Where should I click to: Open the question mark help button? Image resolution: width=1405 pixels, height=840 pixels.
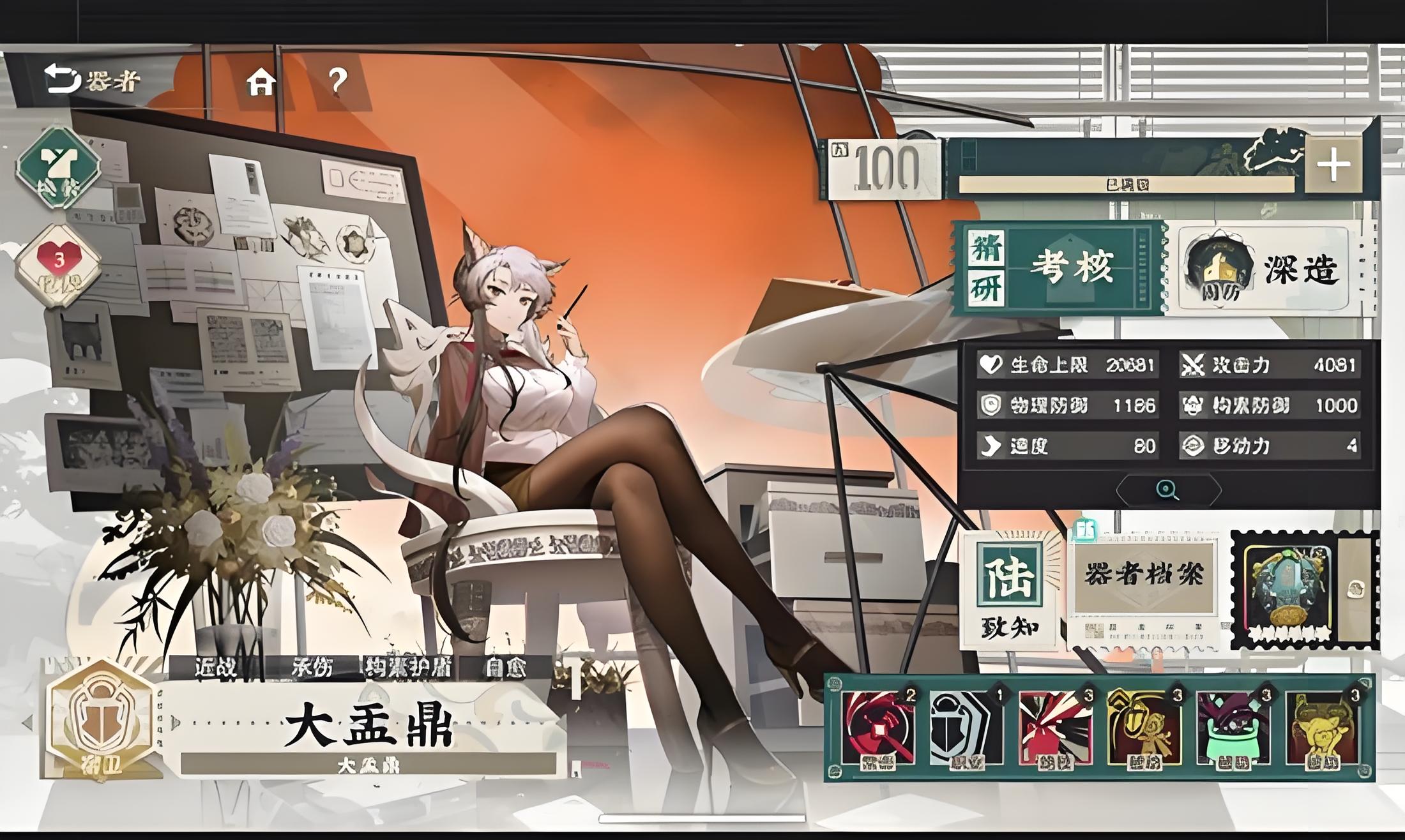click(337, 82)
